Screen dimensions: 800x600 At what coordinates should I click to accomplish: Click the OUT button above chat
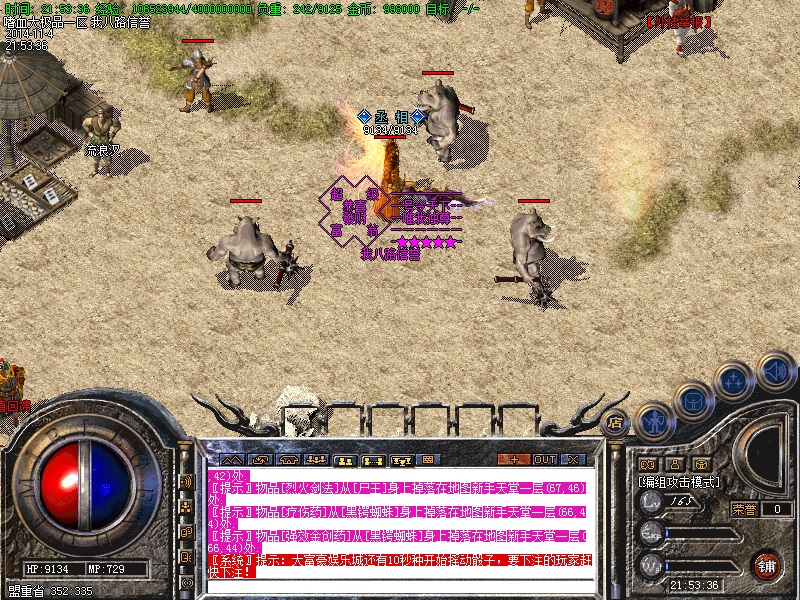coord(545,459)
